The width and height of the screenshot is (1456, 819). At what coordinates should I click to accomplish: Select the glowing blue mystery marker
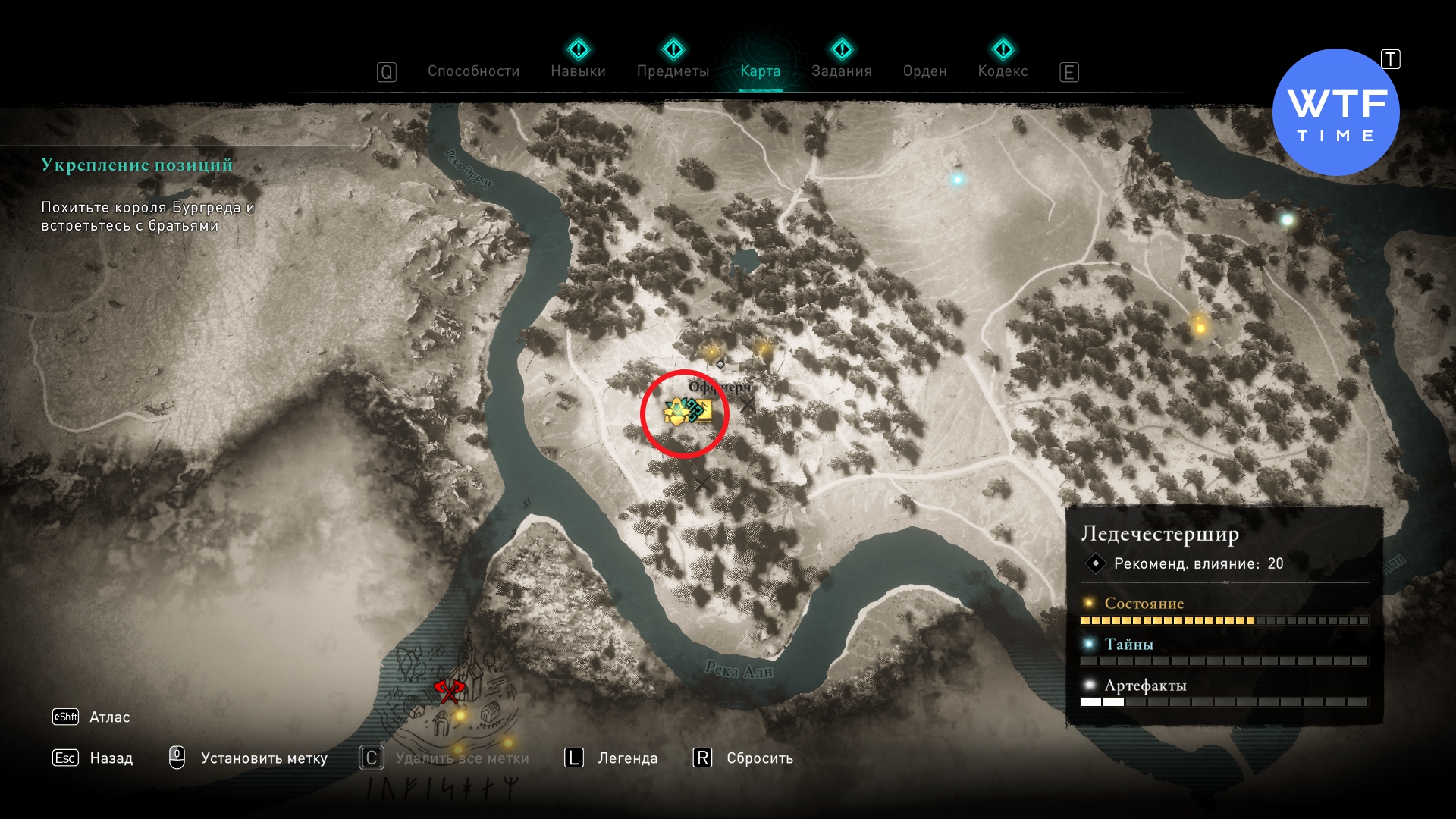coord(957,180)
